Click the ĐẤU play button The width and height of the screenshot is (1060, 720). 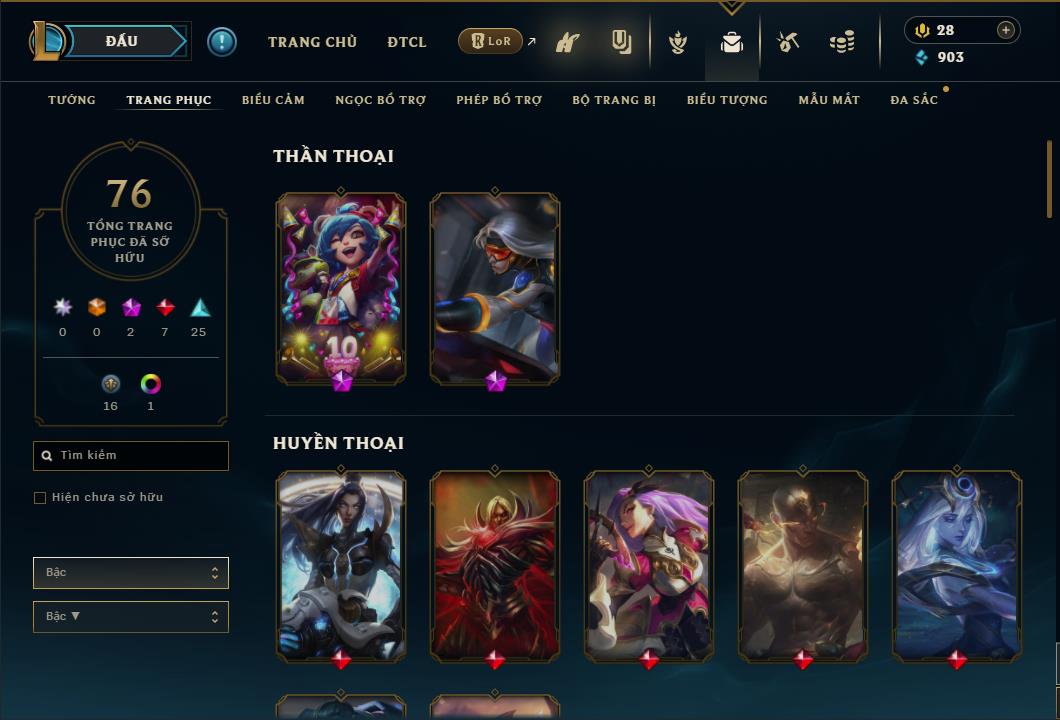[122, 41]
